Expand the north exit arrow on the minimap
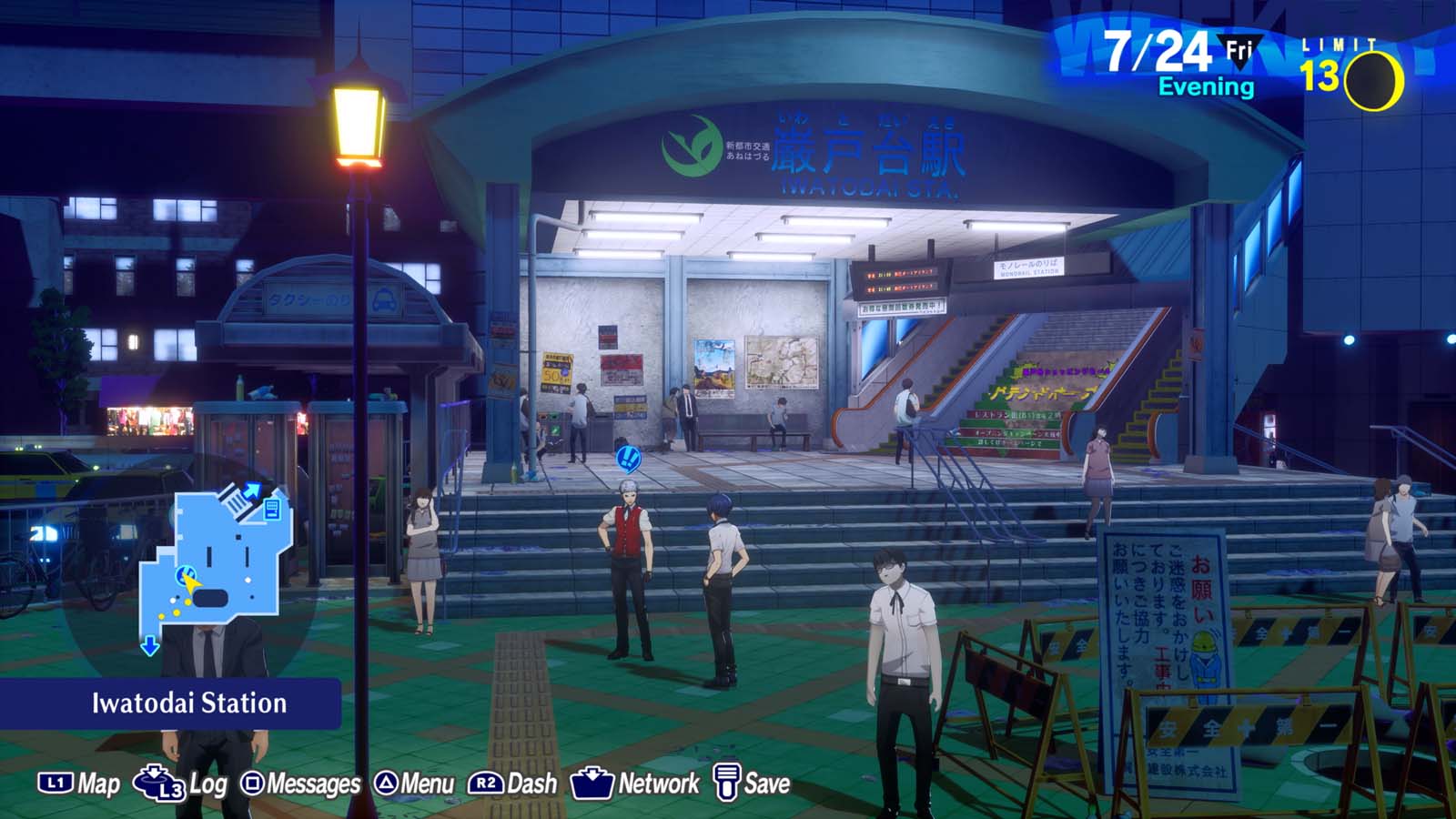Image resolution: width=1456 pixels, height=819 pixels. [x=252, y=491]
